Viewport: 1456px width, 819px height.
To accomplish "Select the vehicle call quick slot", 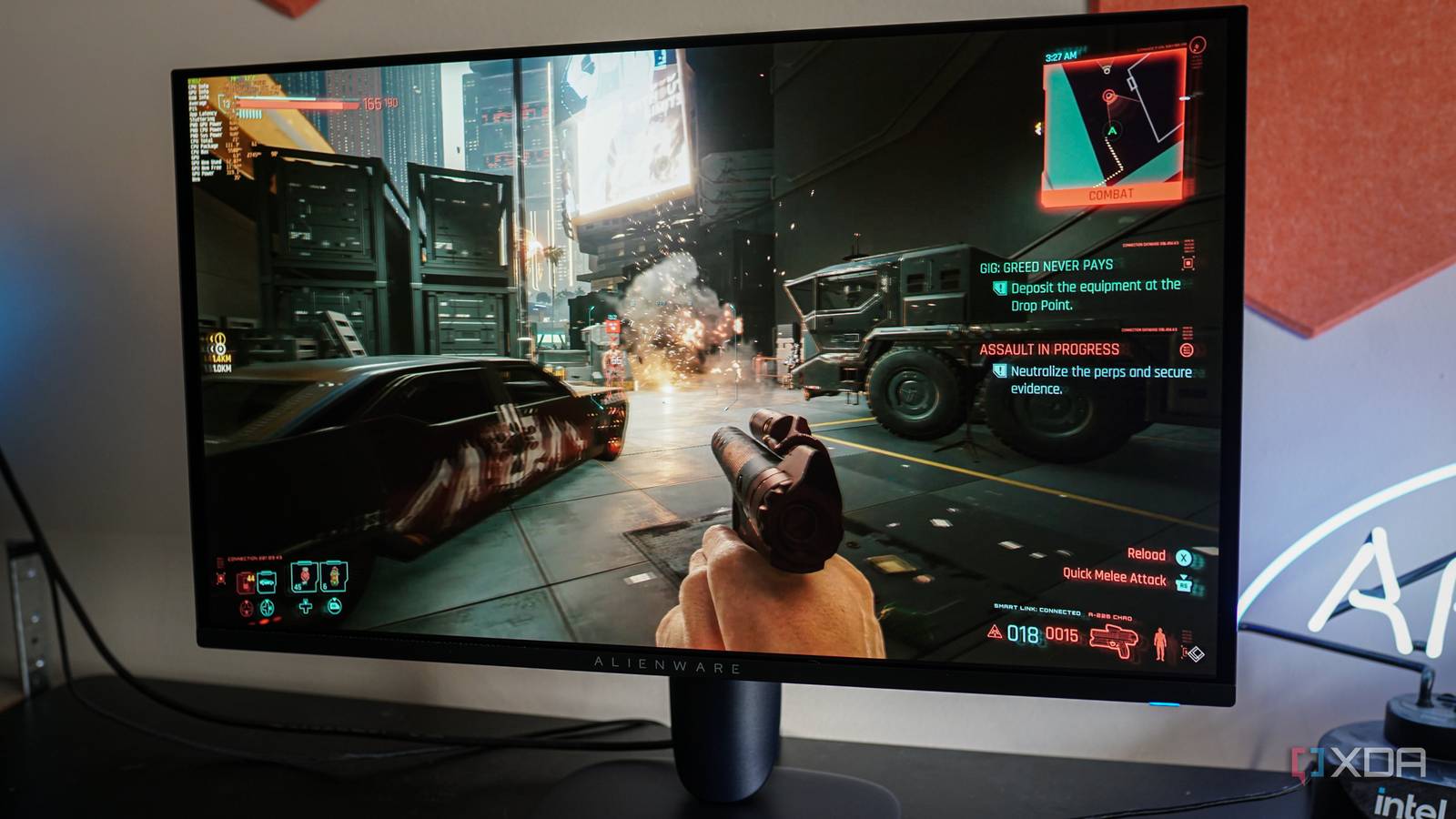I will pos(267,581).
